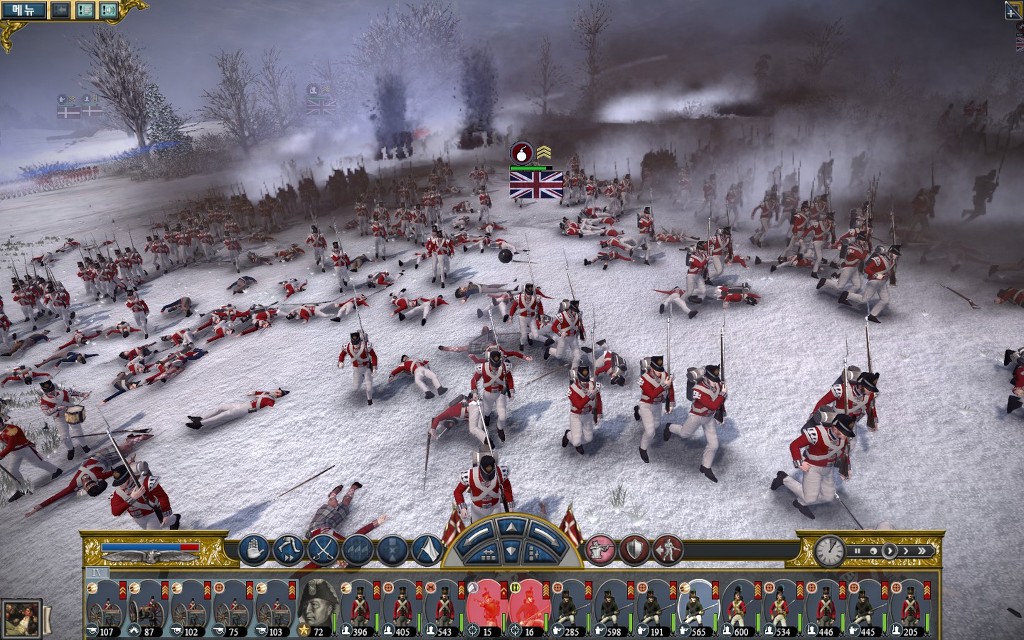Select the artillery unit card with 107 men
Screen dimensions: 1024x640
tap(105, 606)
